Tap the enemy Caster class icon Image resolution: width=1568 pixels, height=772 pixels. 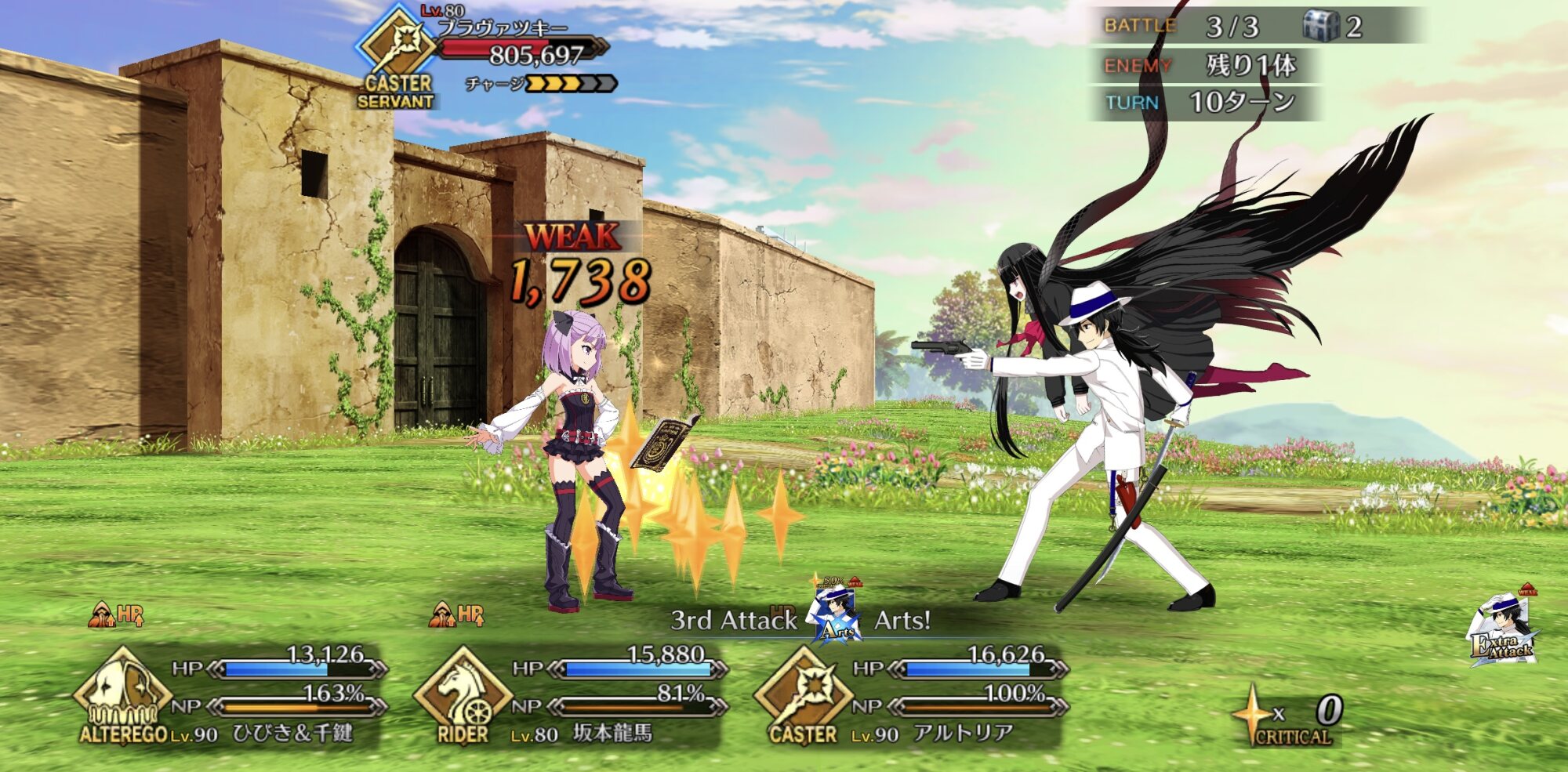pos(398,49)
